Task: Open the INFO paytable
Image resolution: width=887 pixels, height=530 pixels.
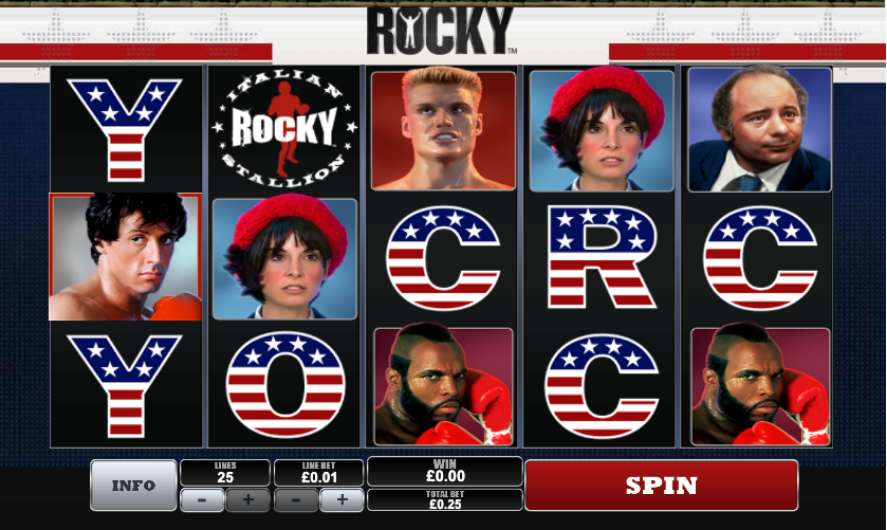Action: coord(133,485)
